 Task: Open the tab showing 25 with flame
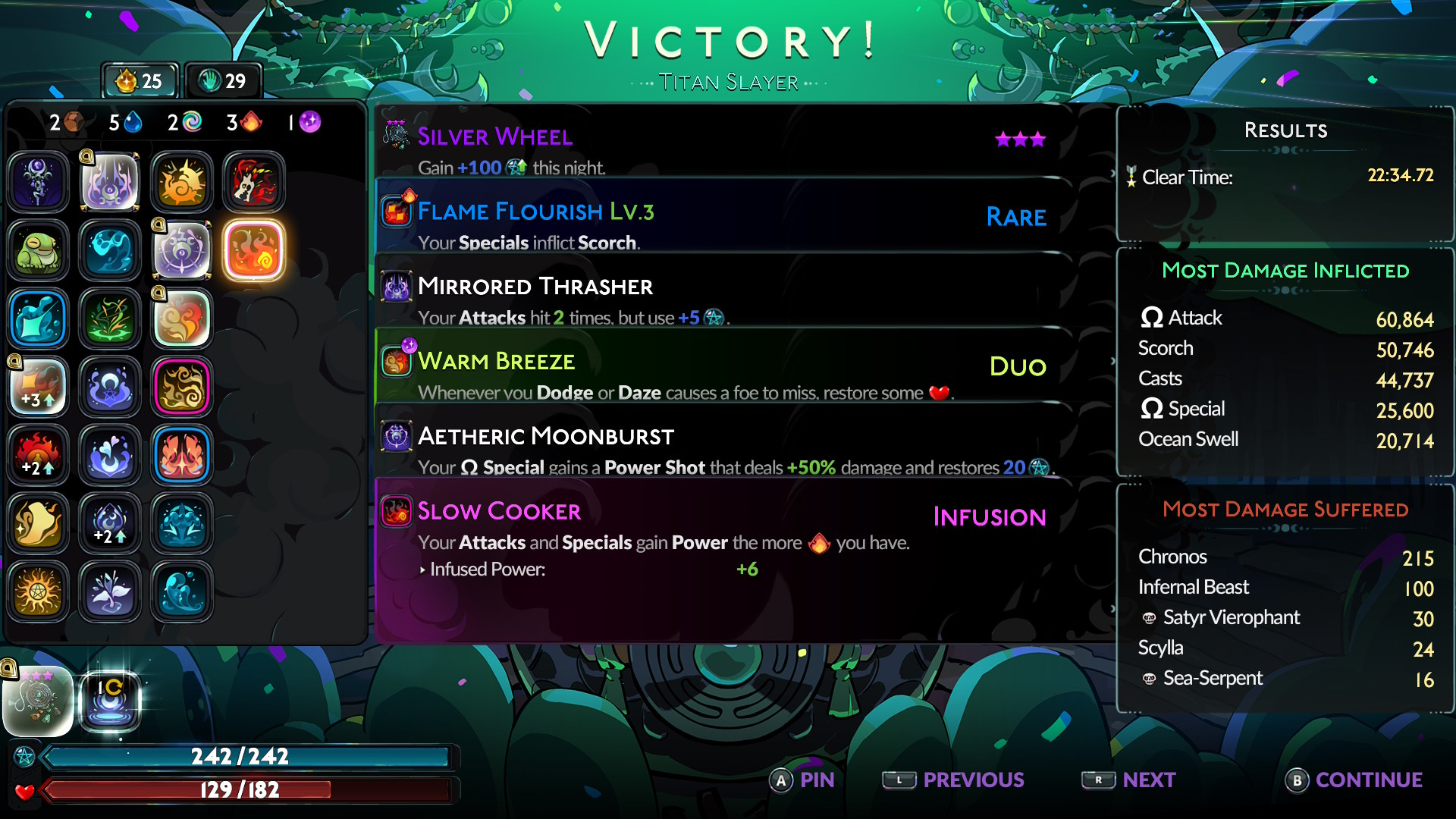[x=141, y=81]
